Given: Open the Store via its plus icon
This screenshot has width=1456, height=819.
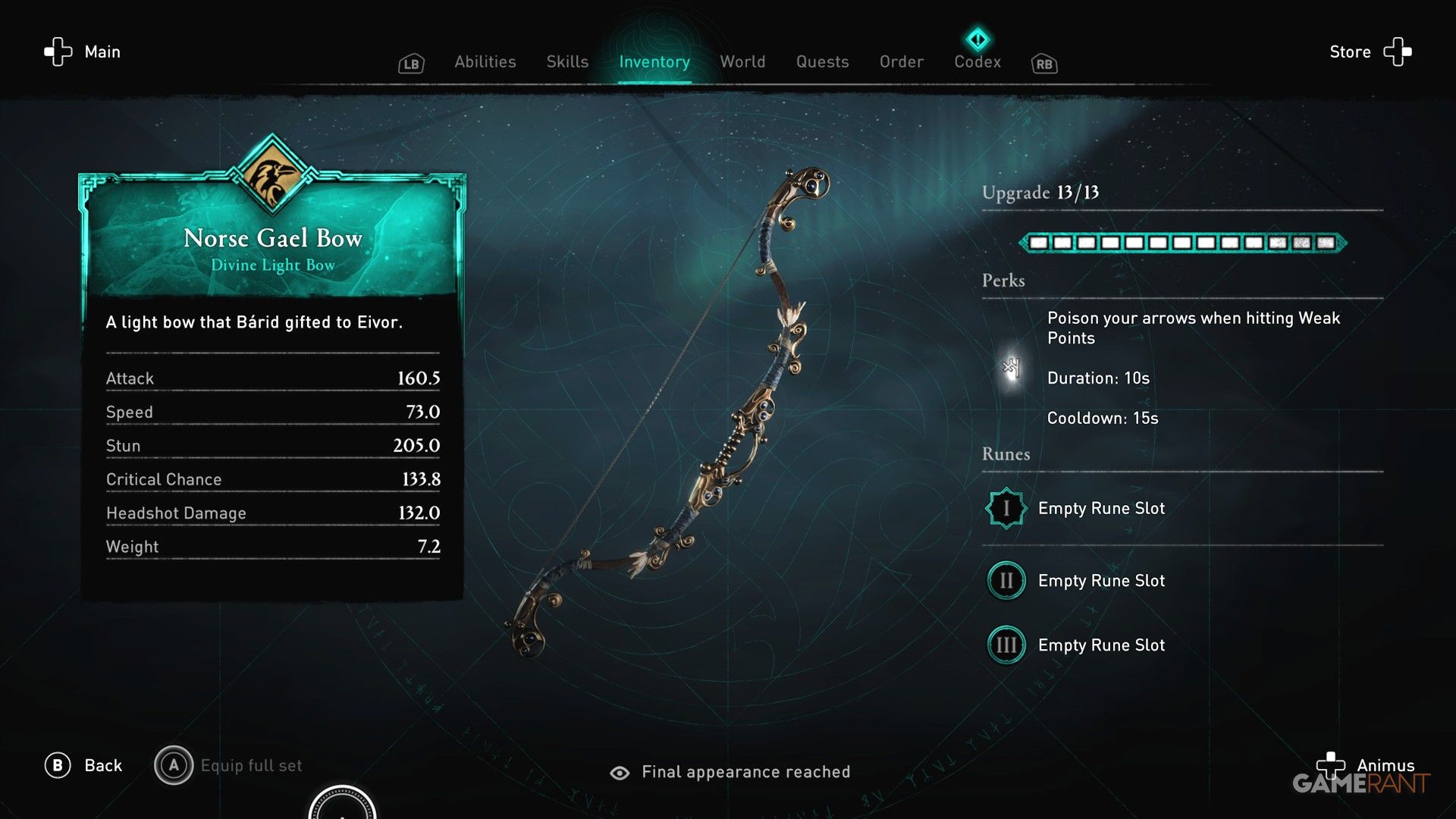Looking at the screenshot, I should pos(1398,52).
